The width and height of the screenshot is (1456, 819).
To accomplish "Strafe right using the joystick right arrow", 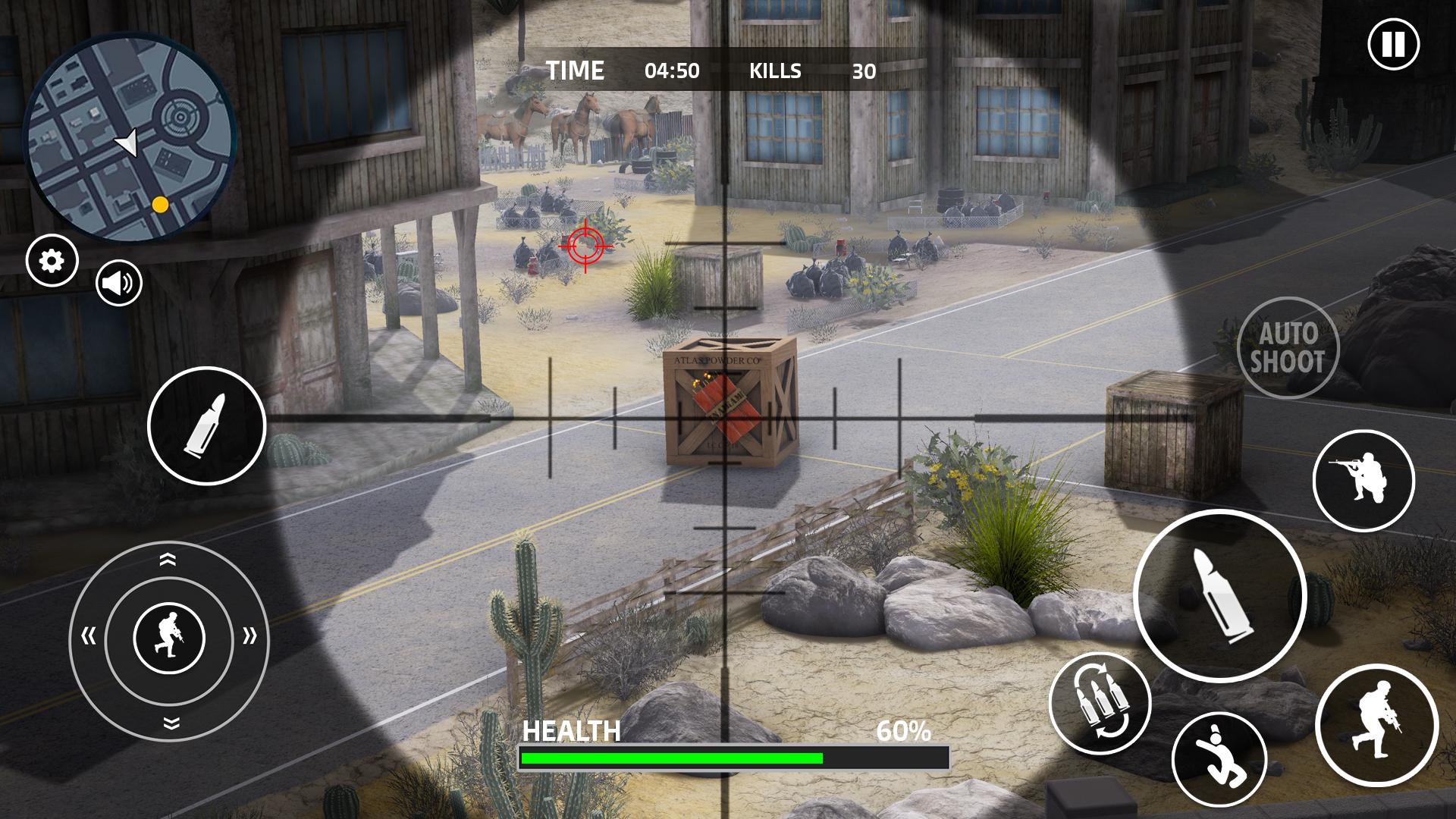I will (x=249, y=636).
